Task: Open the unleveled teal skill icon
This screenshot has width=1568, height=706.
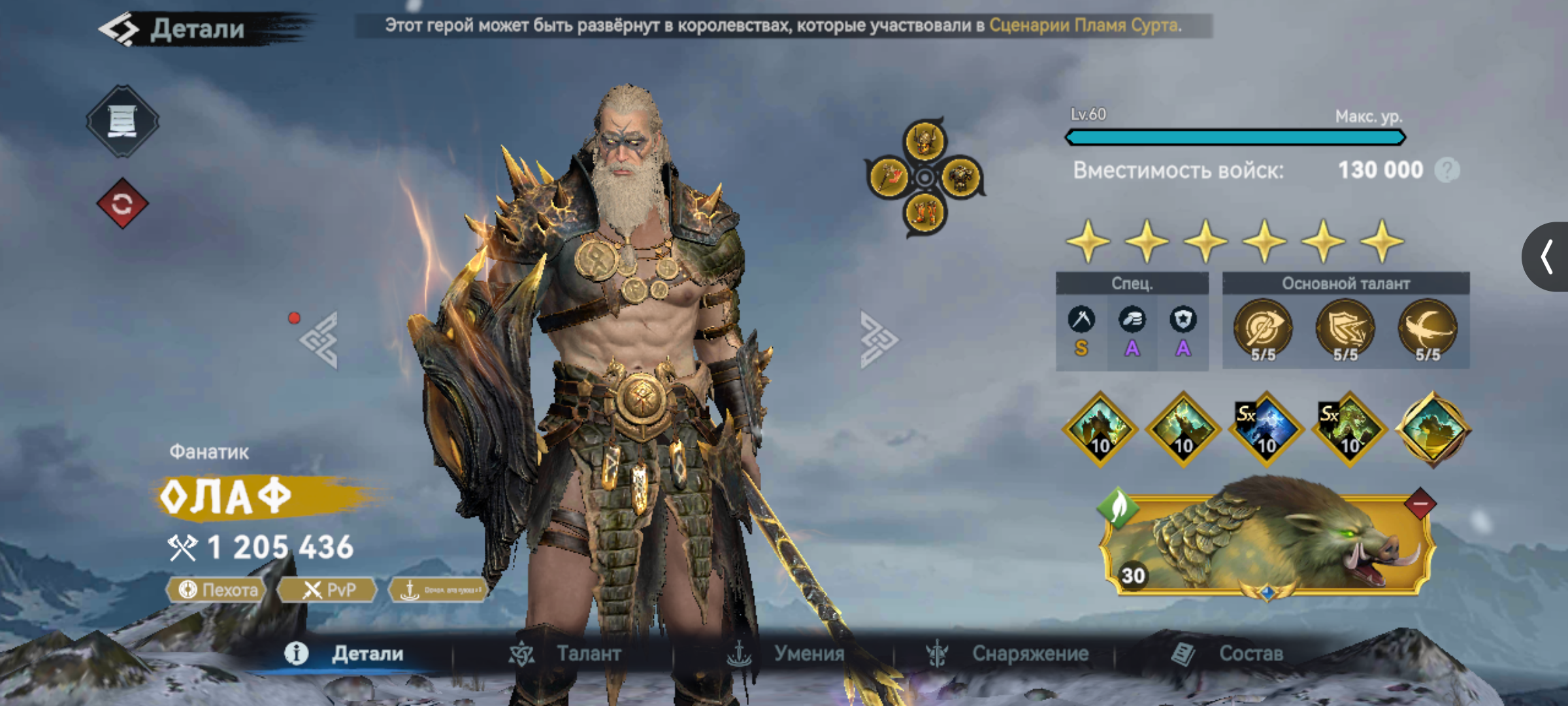Action: tap(1432, 429)
